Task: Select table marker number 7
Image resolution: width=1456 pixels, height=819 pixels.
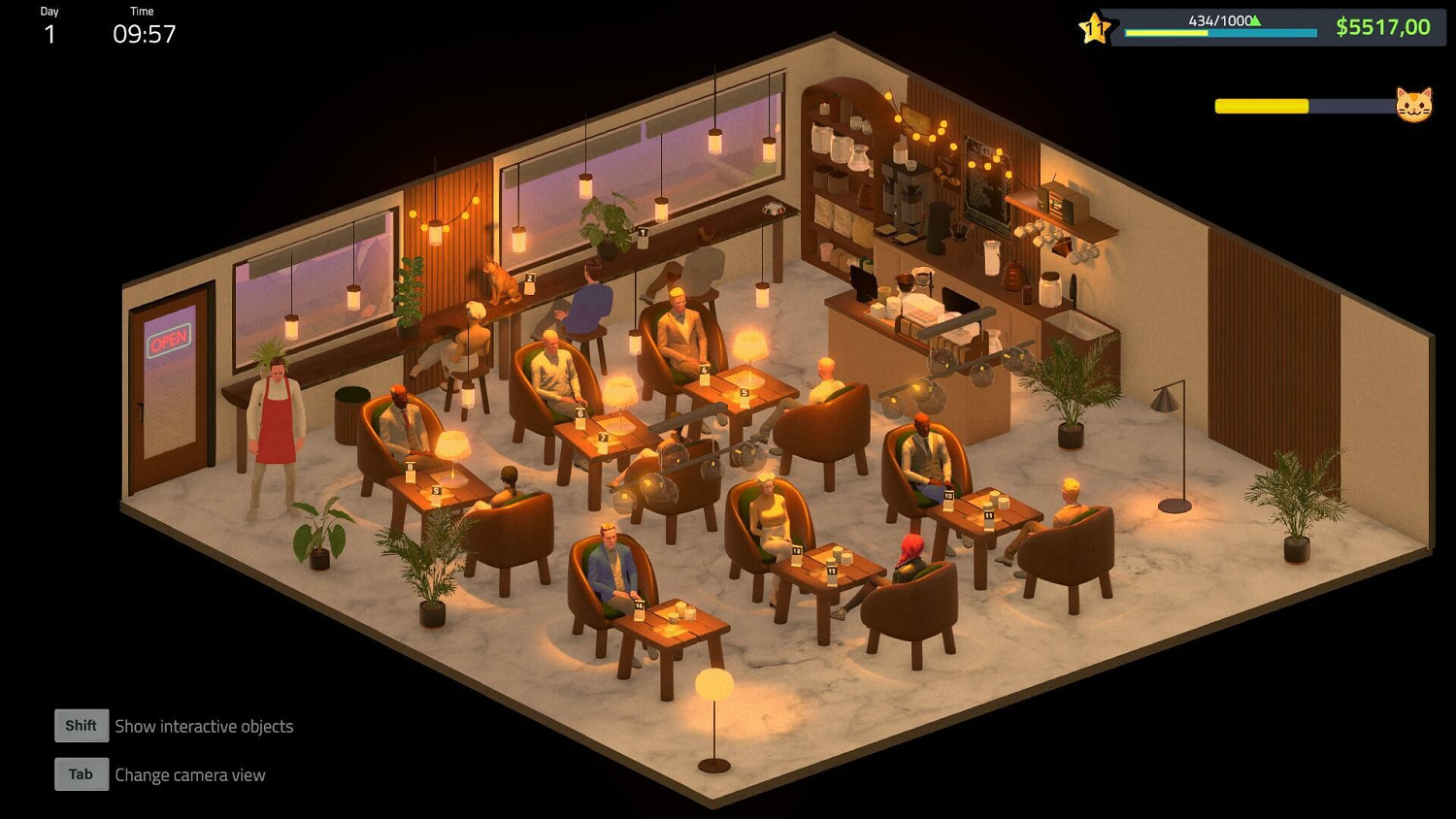Action: pyautogui.click(x=602, y=438)
